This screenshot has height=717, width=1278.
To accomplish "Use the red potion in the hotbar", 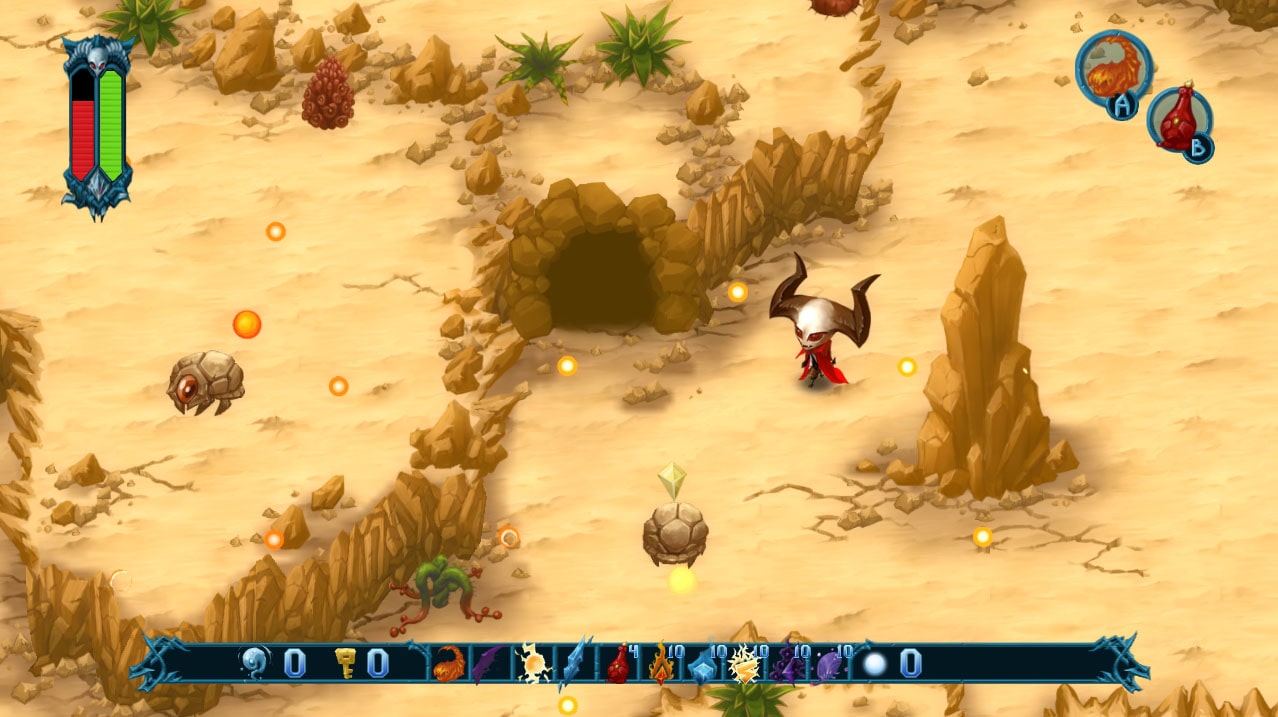I will pos(618,664).
